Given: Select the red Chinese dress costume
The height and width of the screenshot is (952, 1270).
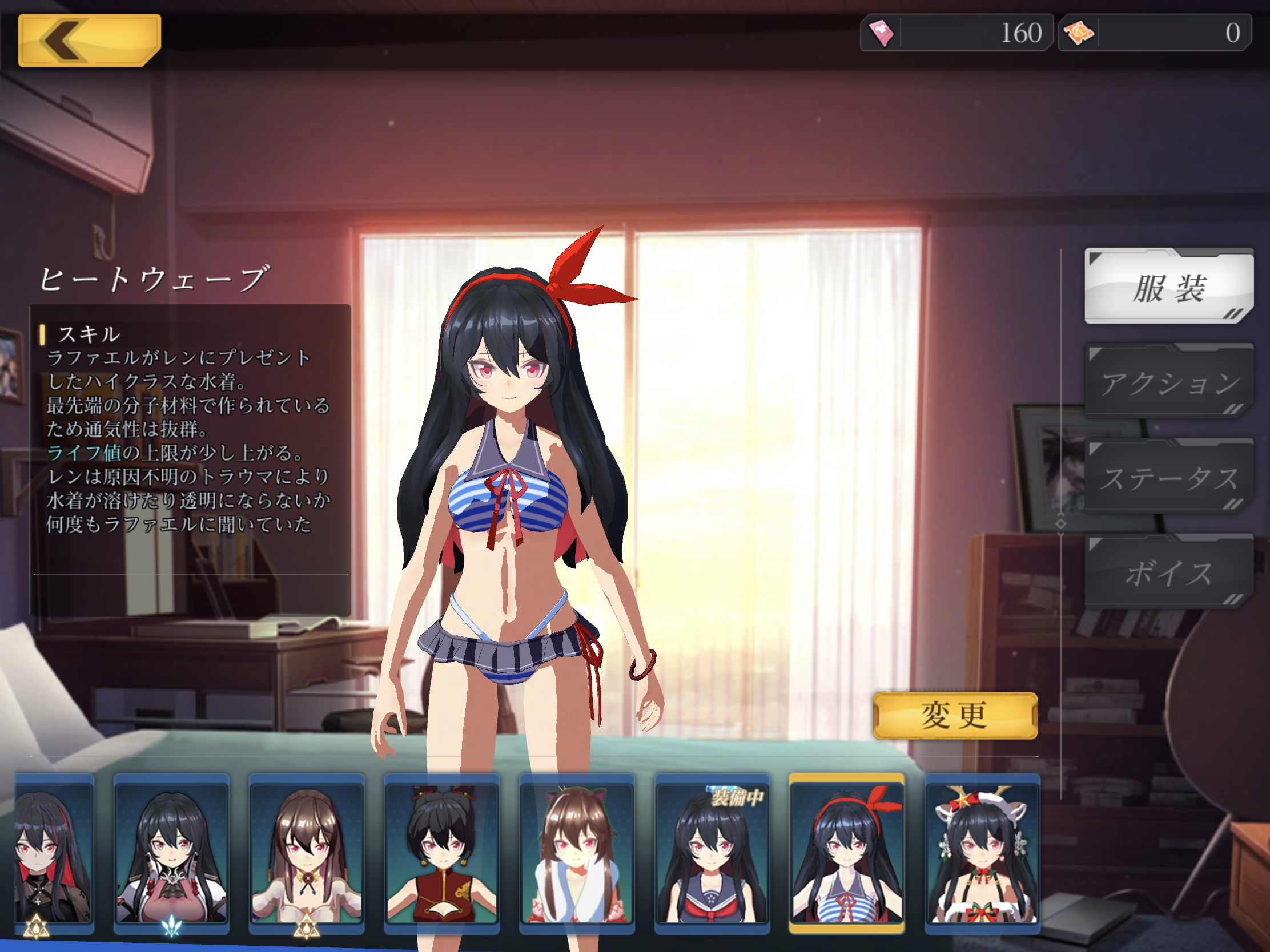Looking at the screenshot, I should pyautogui.click(x=441, y=853).
